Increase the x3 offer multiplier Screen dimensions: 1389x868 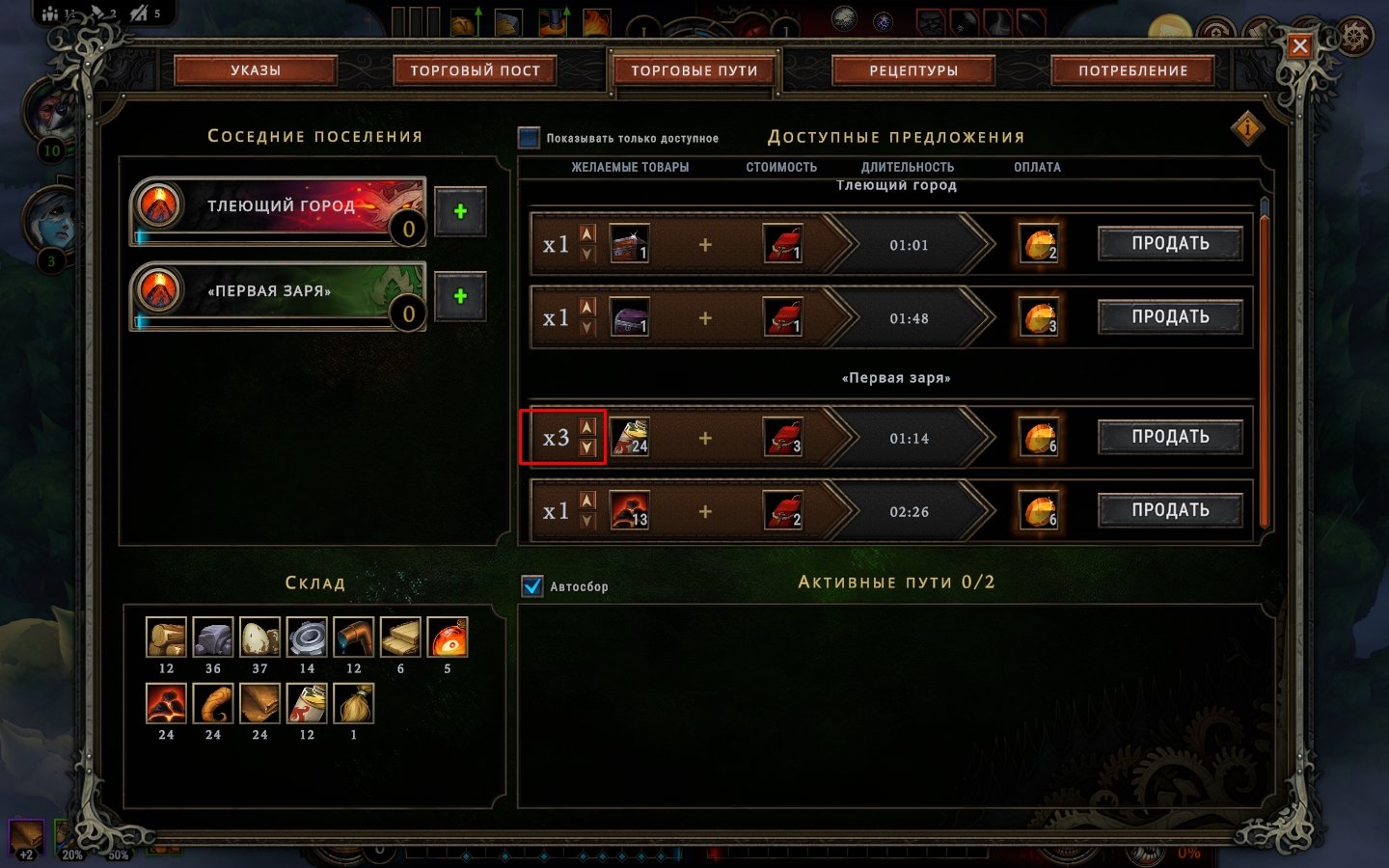(587, 427)
